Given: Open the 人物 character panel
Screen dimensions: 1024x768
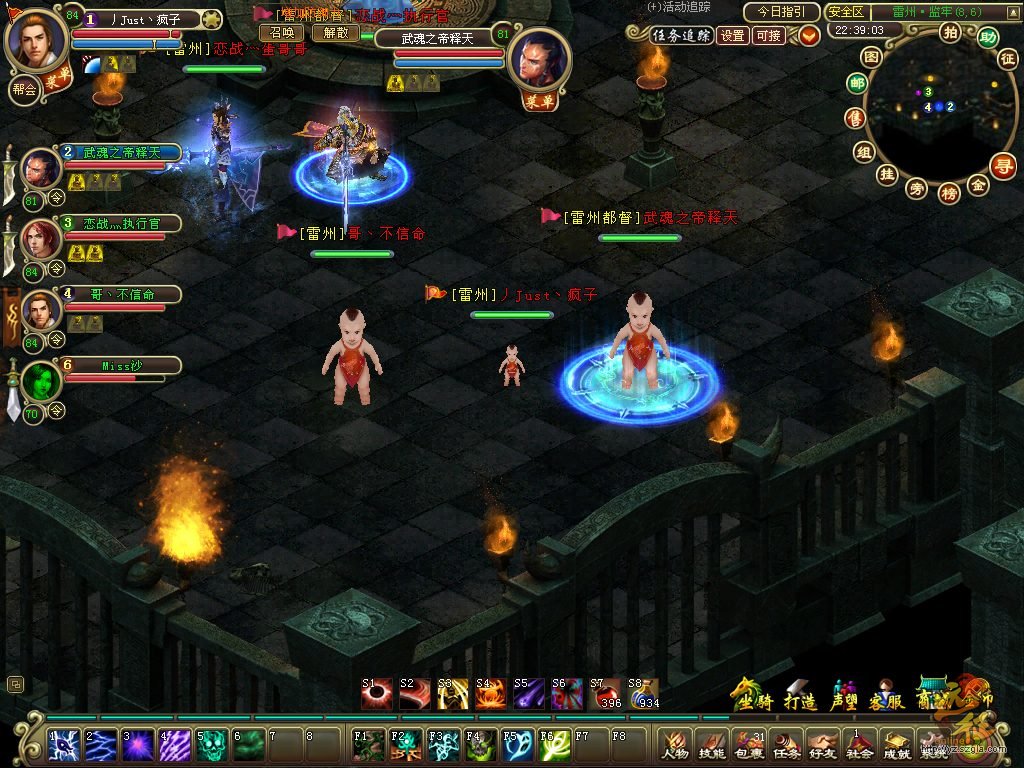Looking at the screenshot, I should click(675, 745).
